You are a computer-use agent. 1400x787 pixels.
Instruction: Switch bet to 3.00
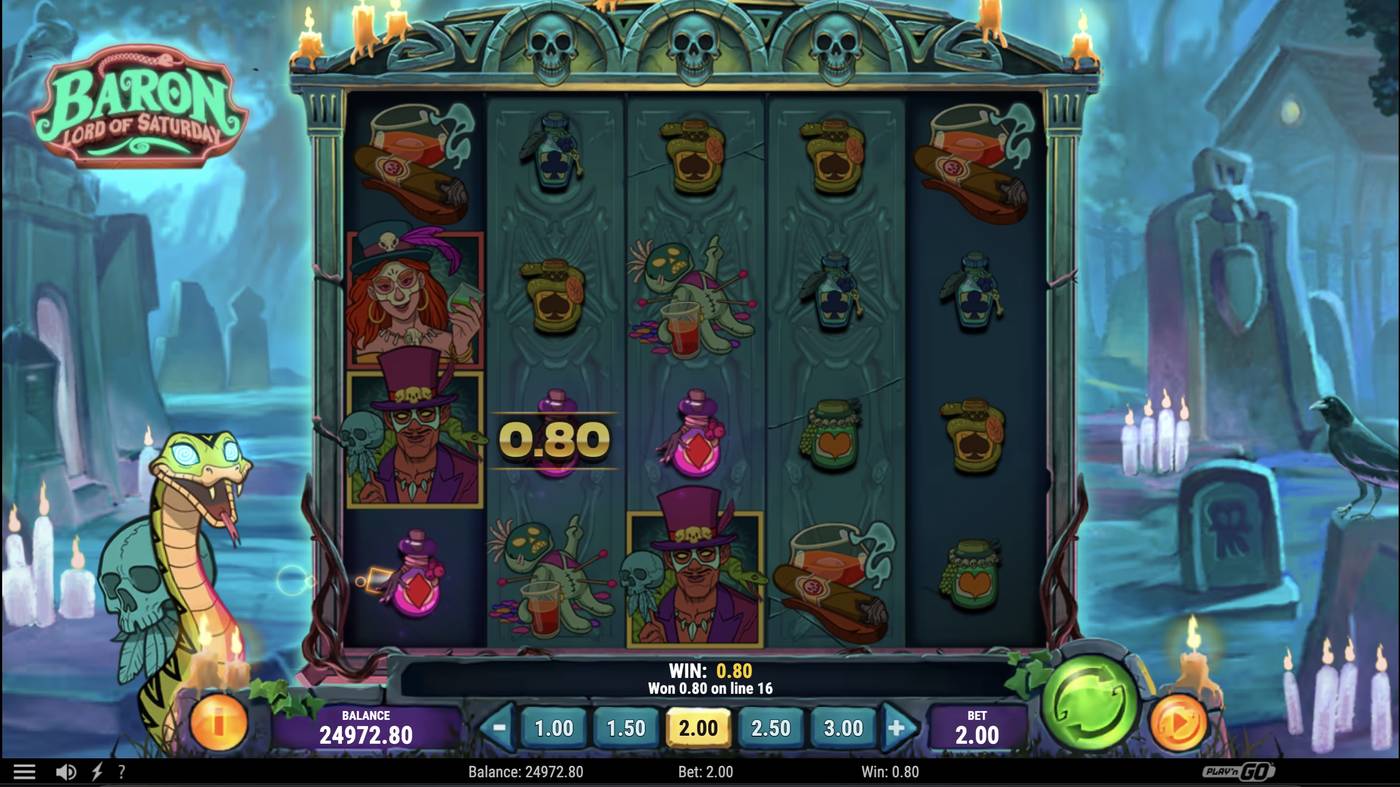click(x=843, y=728)
